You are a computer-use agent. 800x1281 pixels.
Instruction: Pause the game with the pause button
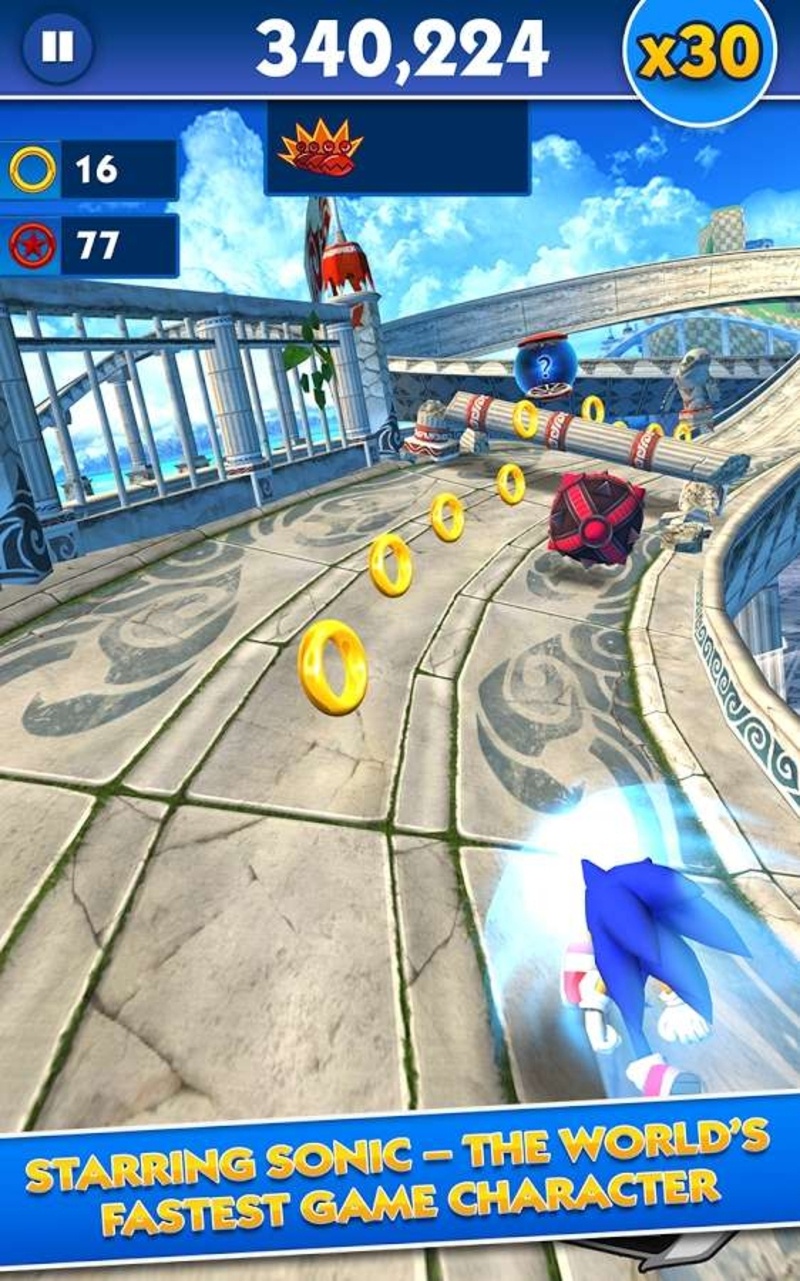click(57, 47)
